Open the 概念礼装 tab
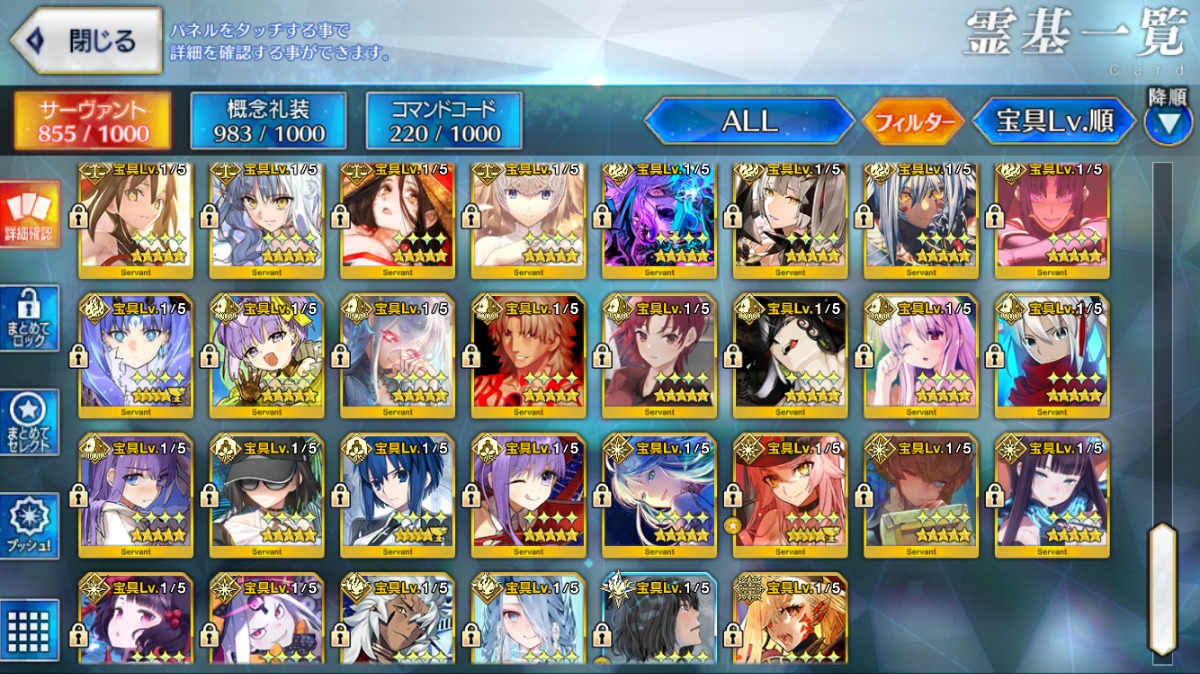 [269, 121]
